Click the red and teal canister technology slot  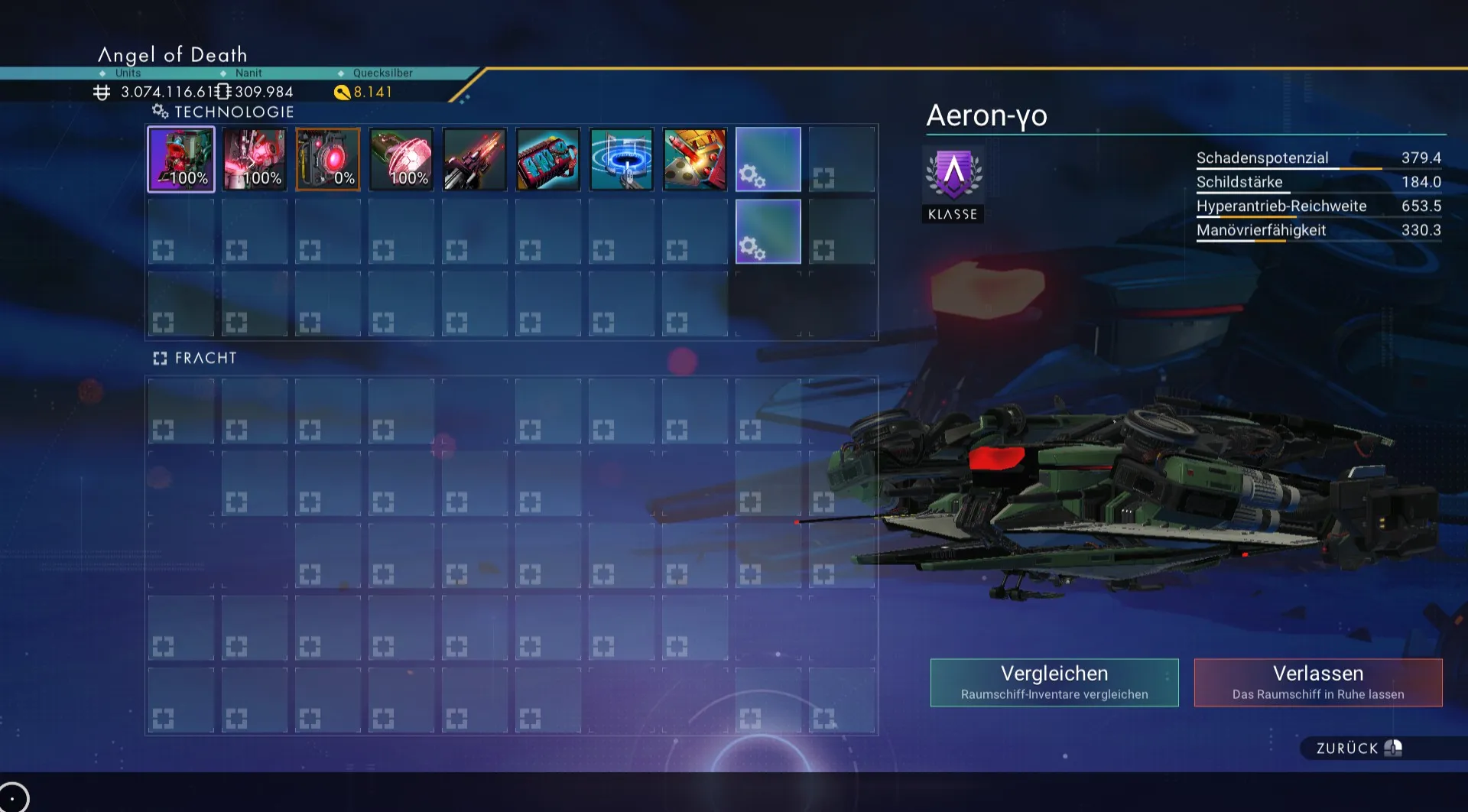pos(548,159)
